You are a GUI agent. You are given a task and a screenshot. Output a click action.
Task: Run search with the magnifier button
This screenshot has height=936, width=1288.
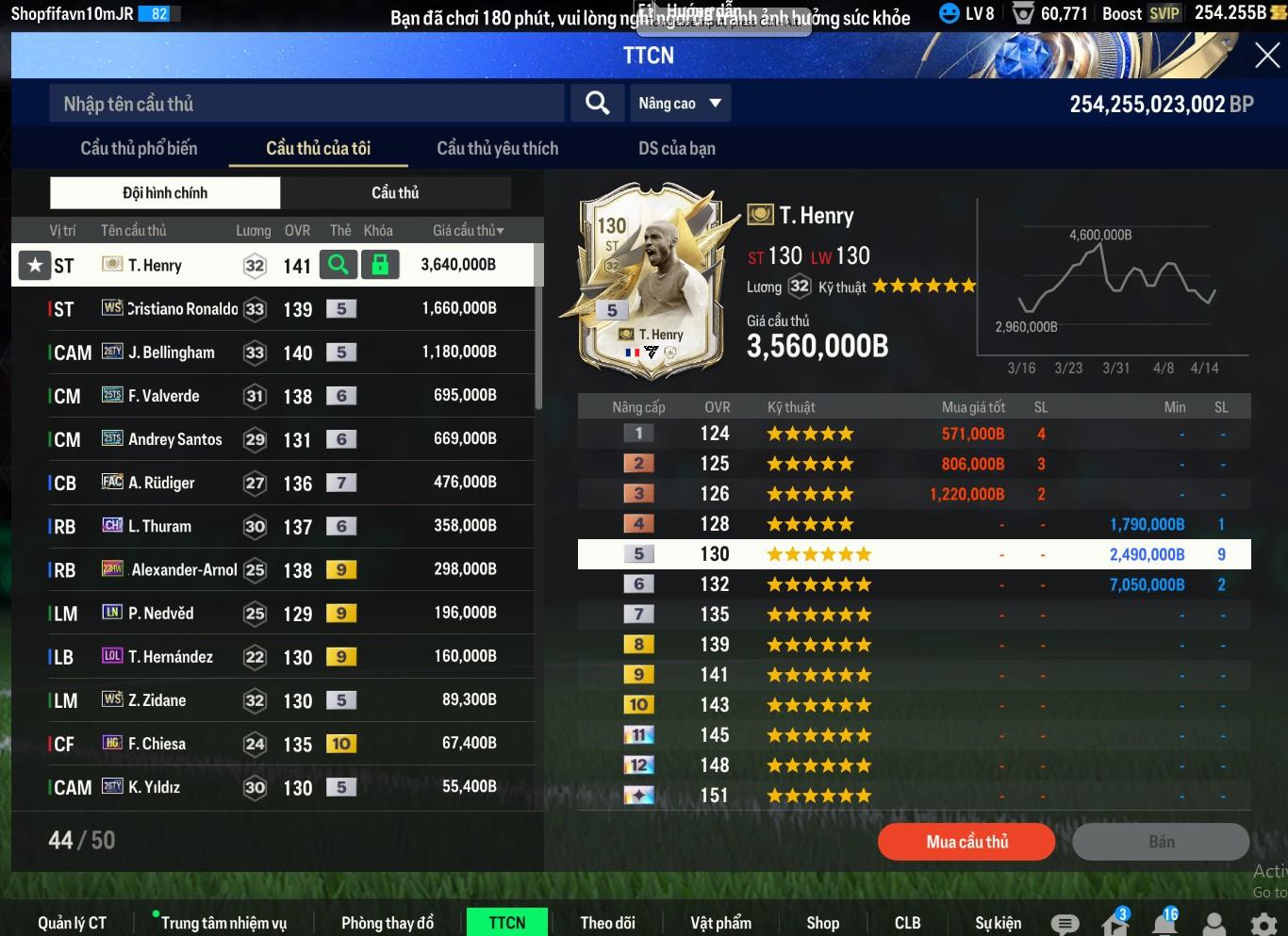pos(597,104)
